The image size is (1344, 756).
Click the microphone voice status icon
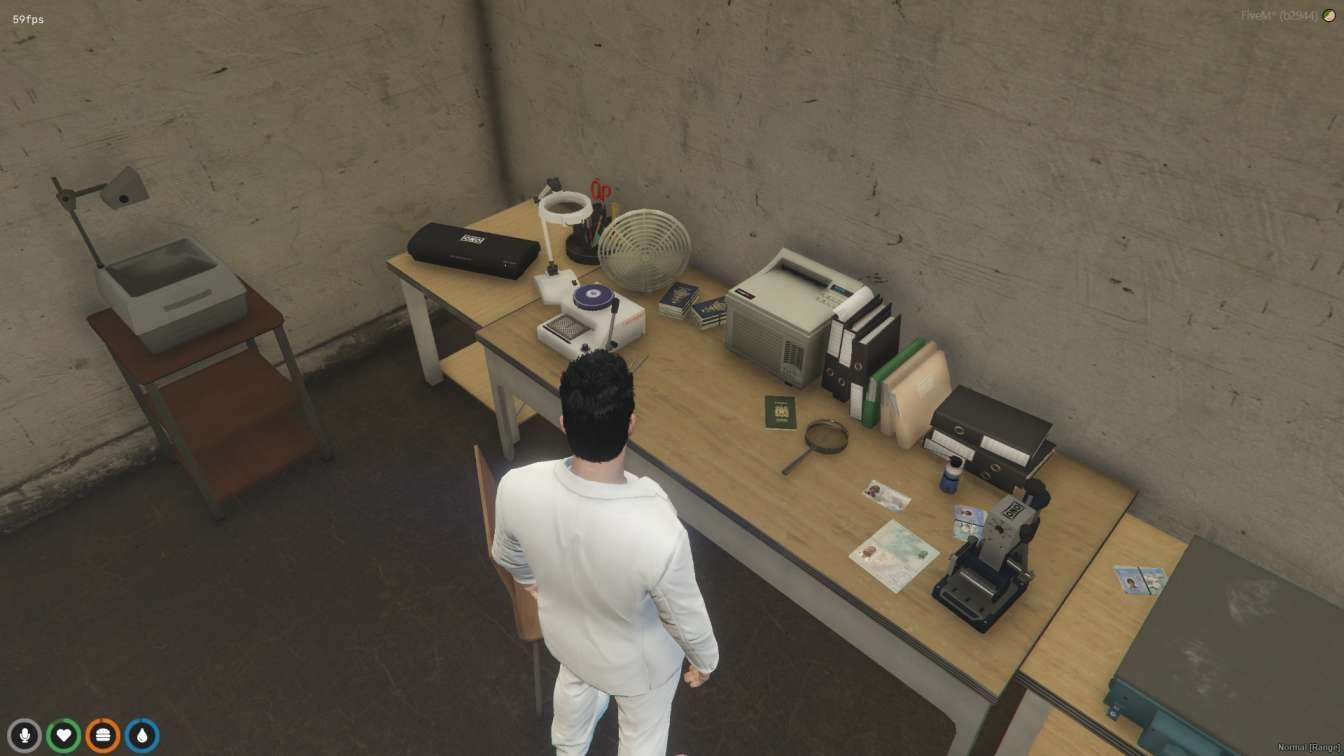tap(24, 736)
